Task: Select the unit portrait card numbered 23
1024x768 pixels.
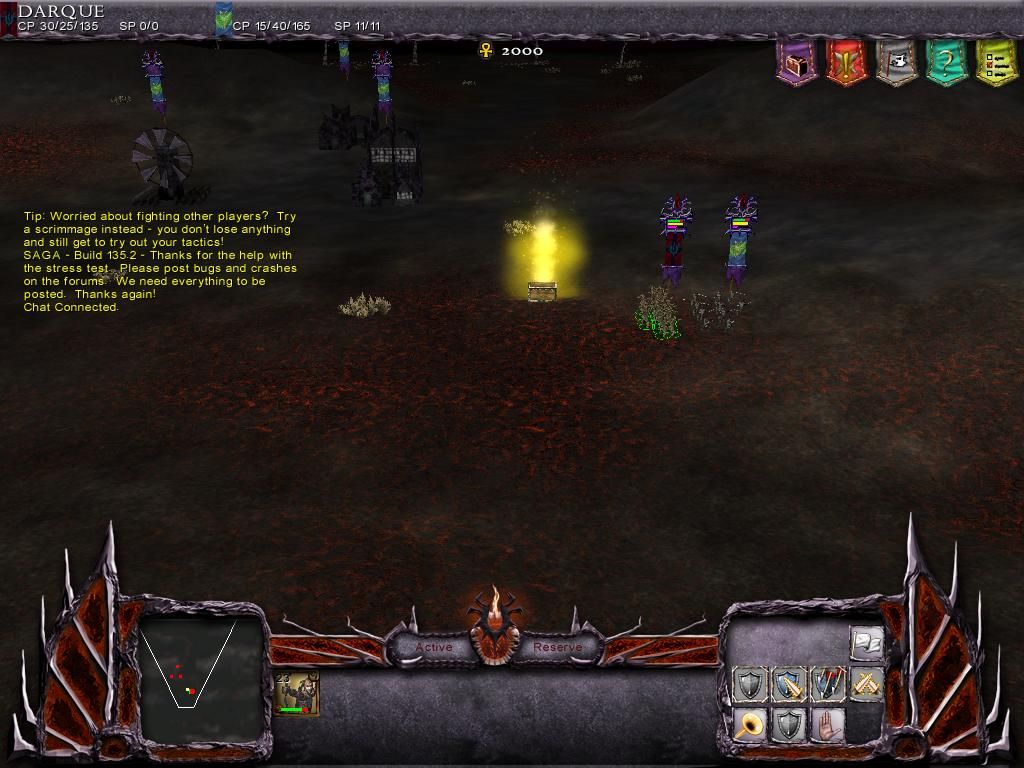Action: coord(297,694)
